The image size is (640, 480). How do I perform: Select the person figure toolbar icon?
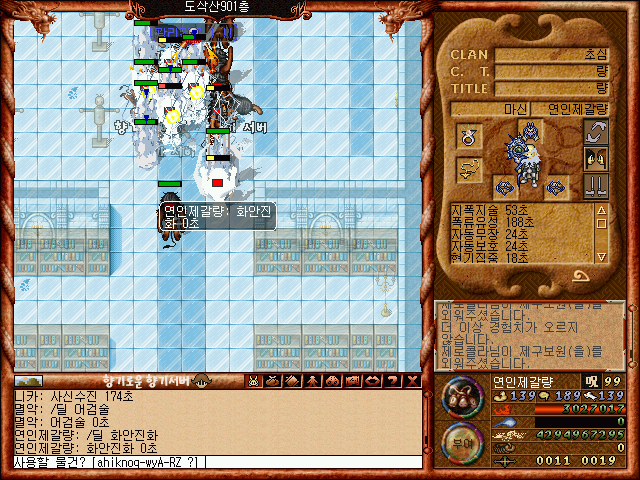pyautogui.click(x=312, y=381)
